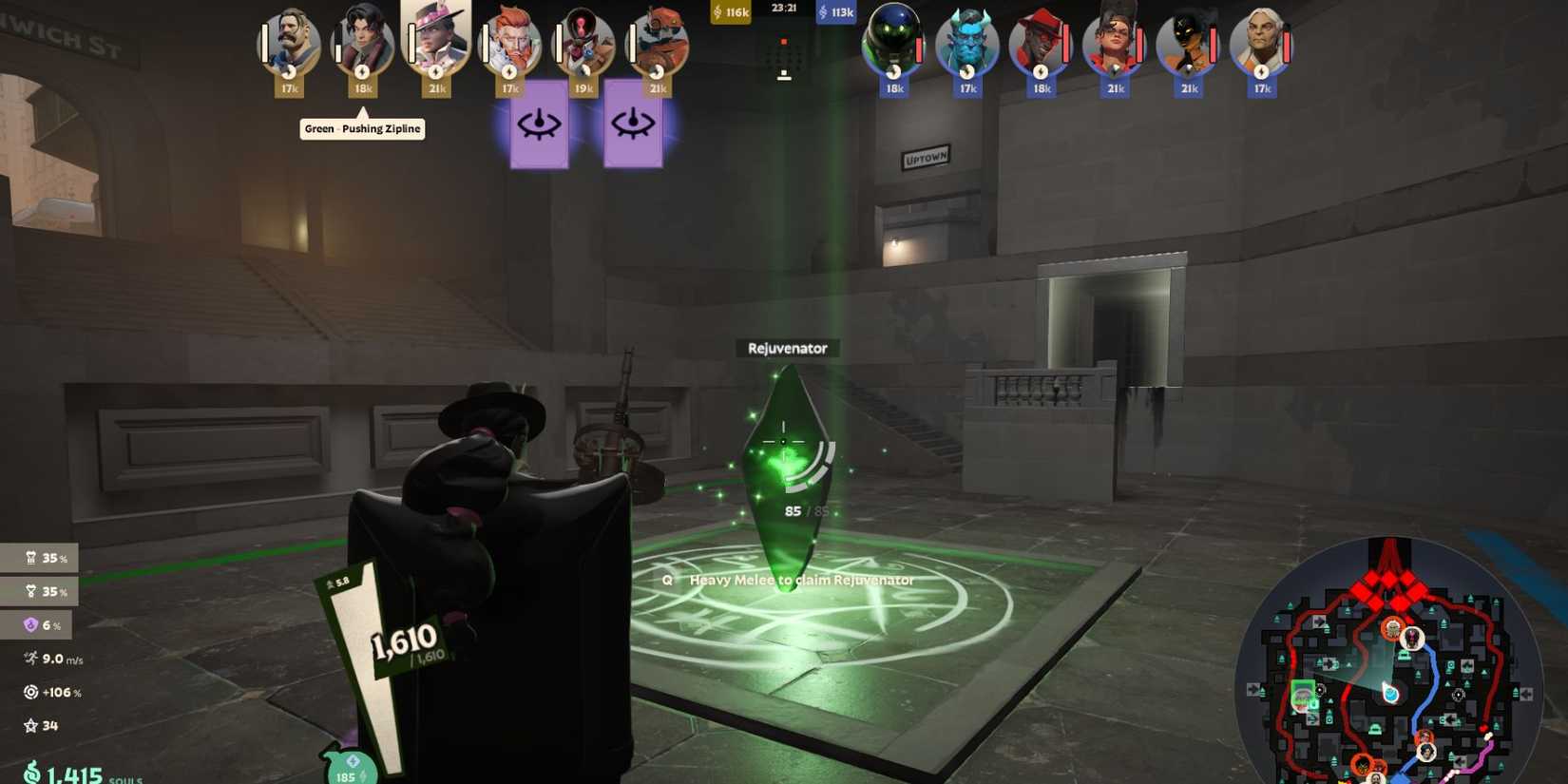Click the green team souls counter 116k
Screen dimensions: 1568x784
click(730, 13)
